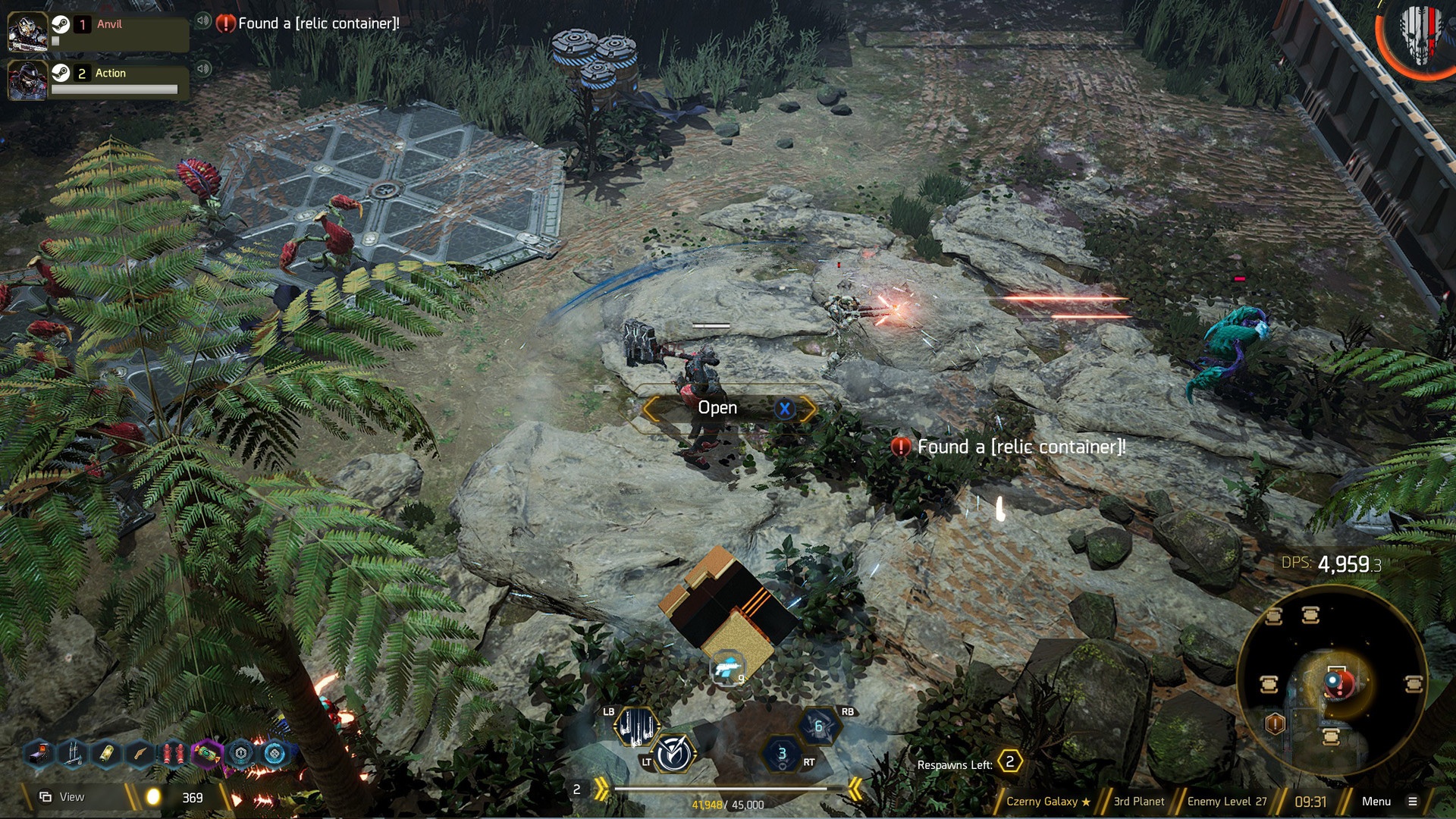Select the orange exclamation marker on minimap
Screen dimensions: 1456x819
1275,724
